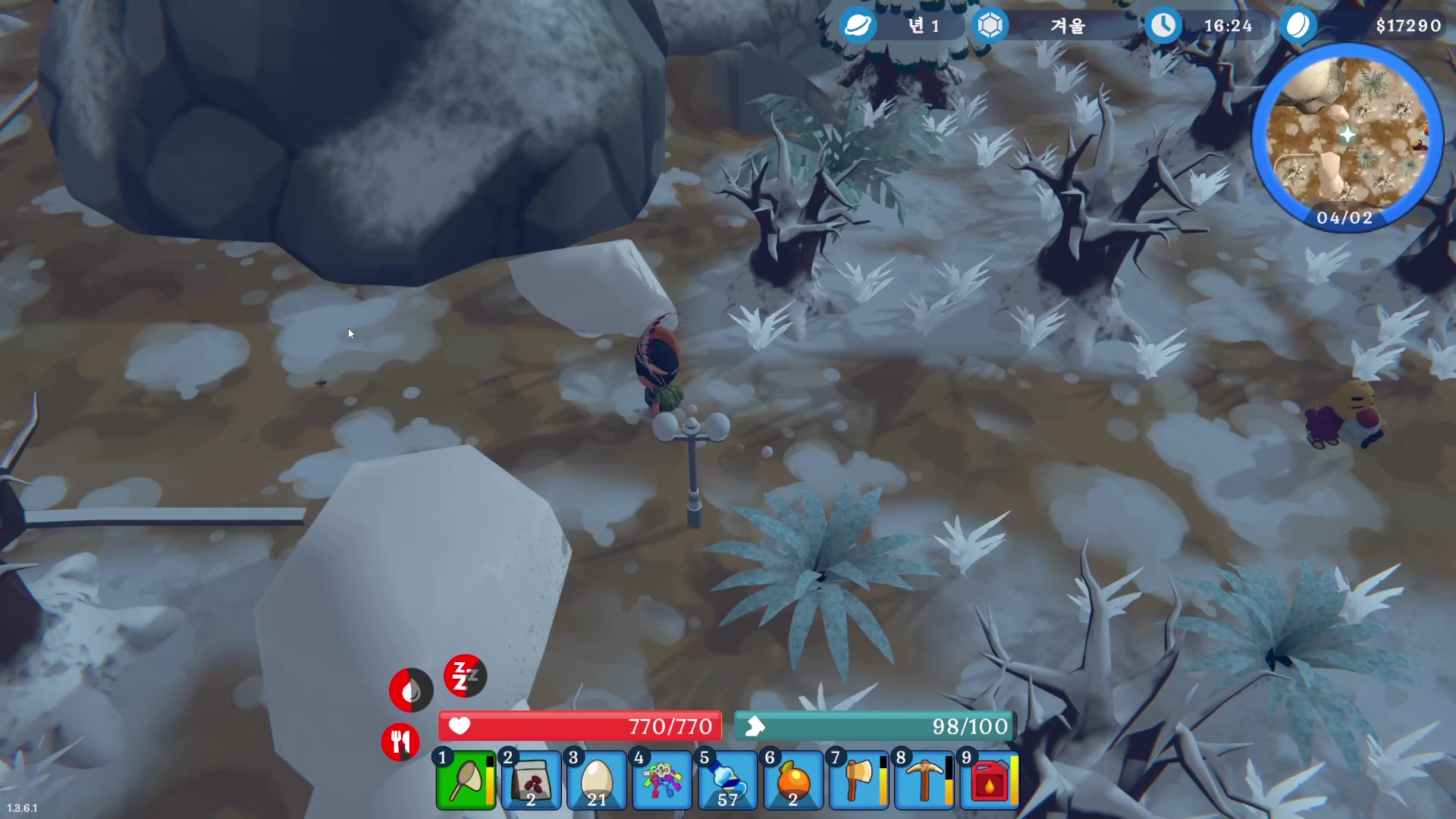Click the sleep Zzz status icon
Viewport: 1456px width, 819px height.
click(x=465, y=676)
